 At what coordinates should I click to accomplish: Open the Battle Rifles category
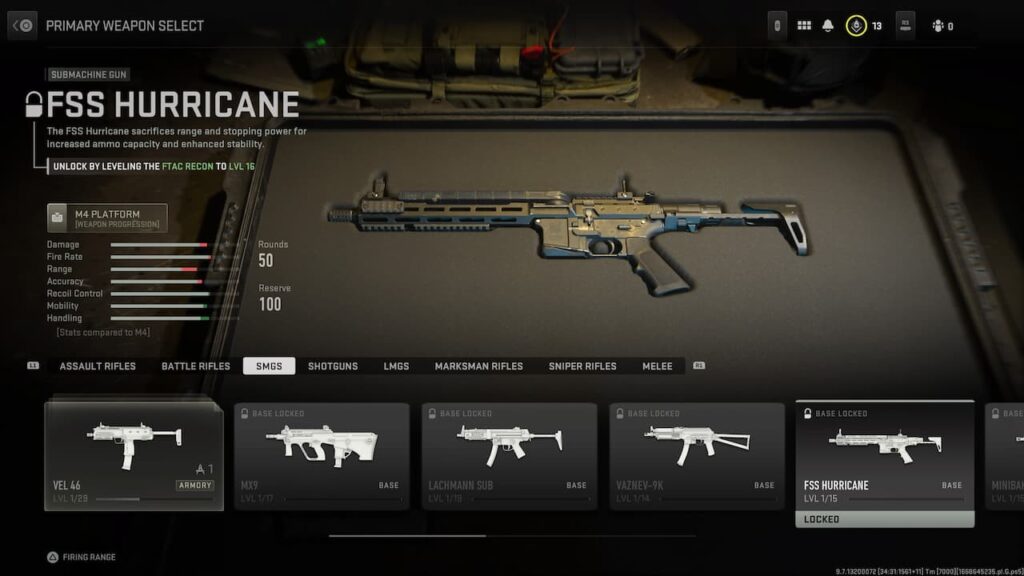[x=196, y=366]
